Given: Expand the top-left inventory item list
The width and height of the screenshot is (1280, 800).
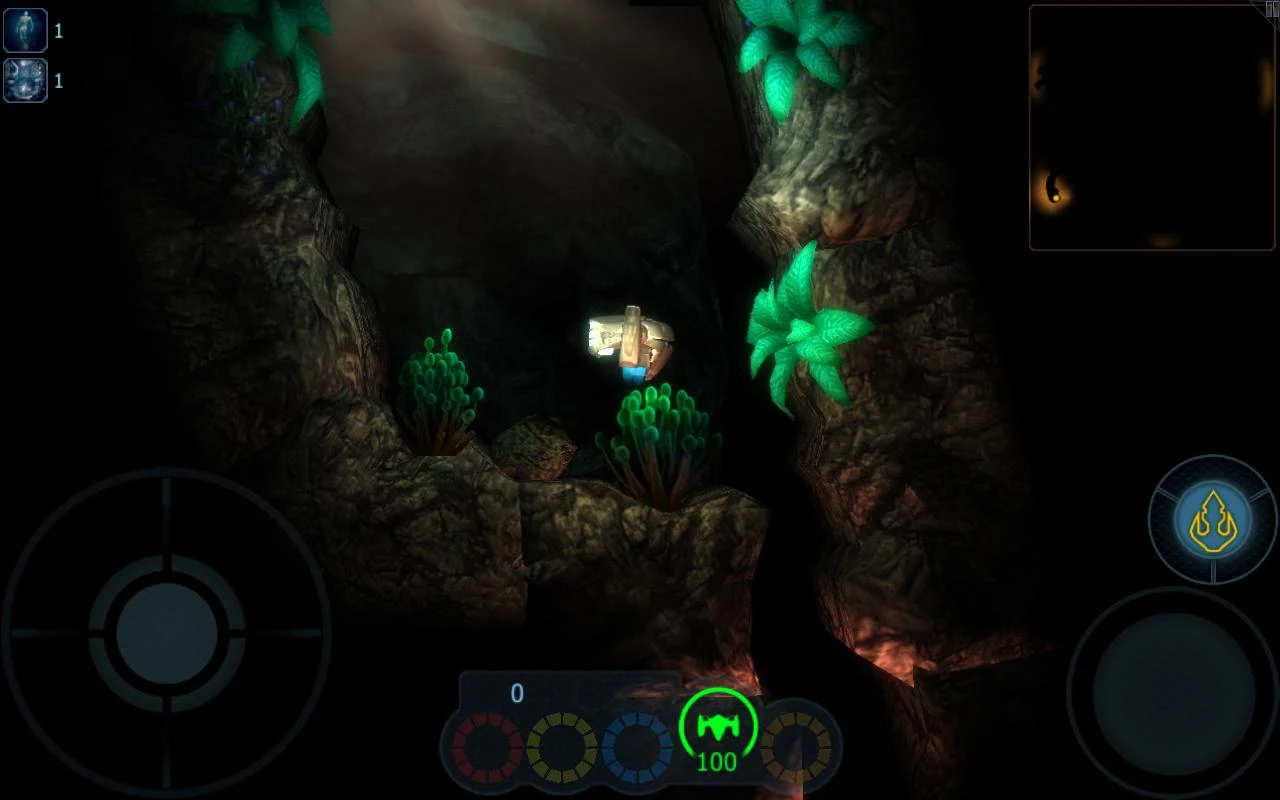Looking at the screenshot, I should (x=25, y=55).
